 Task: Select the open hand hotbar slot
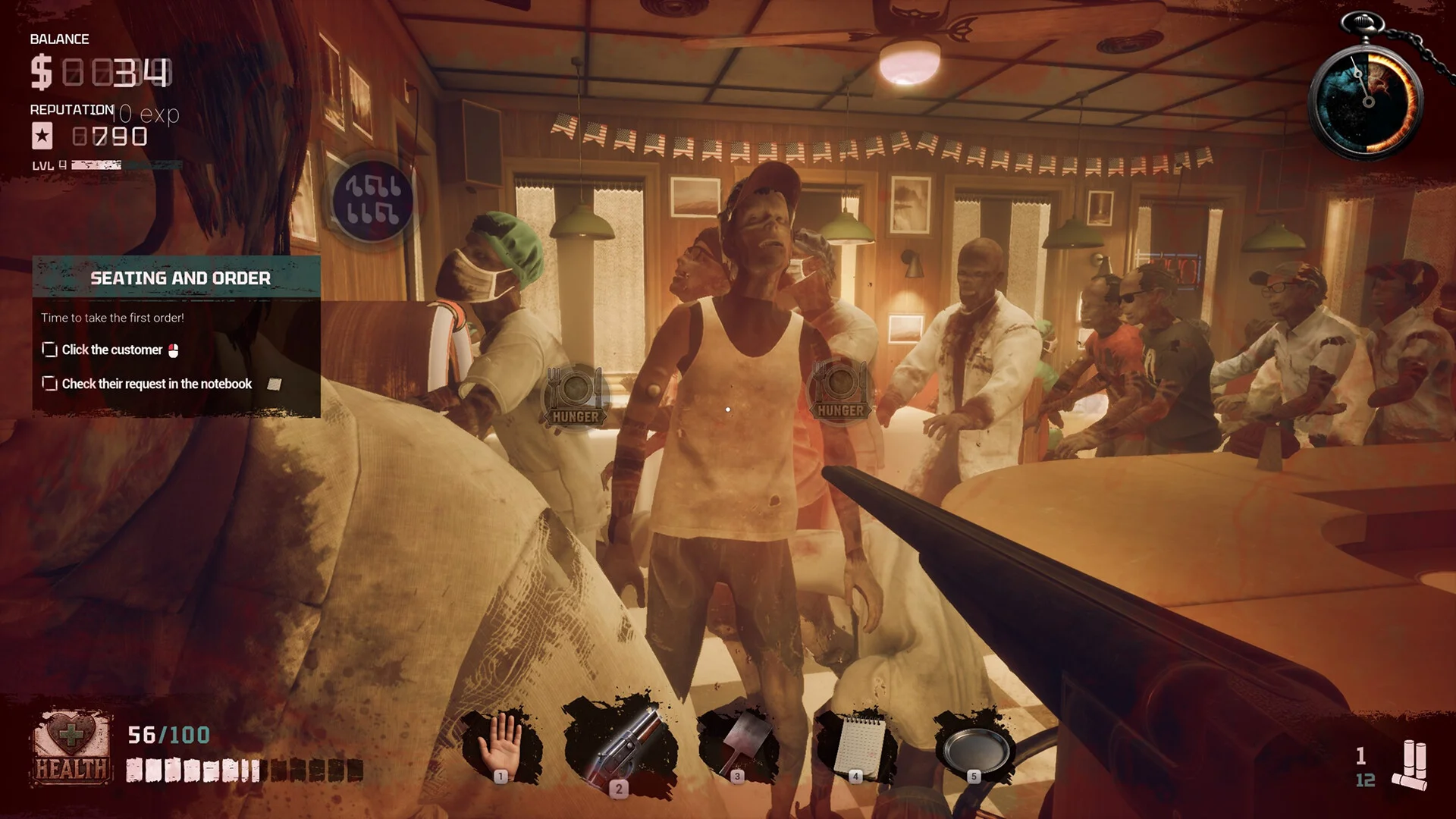(x=501, y=745)
